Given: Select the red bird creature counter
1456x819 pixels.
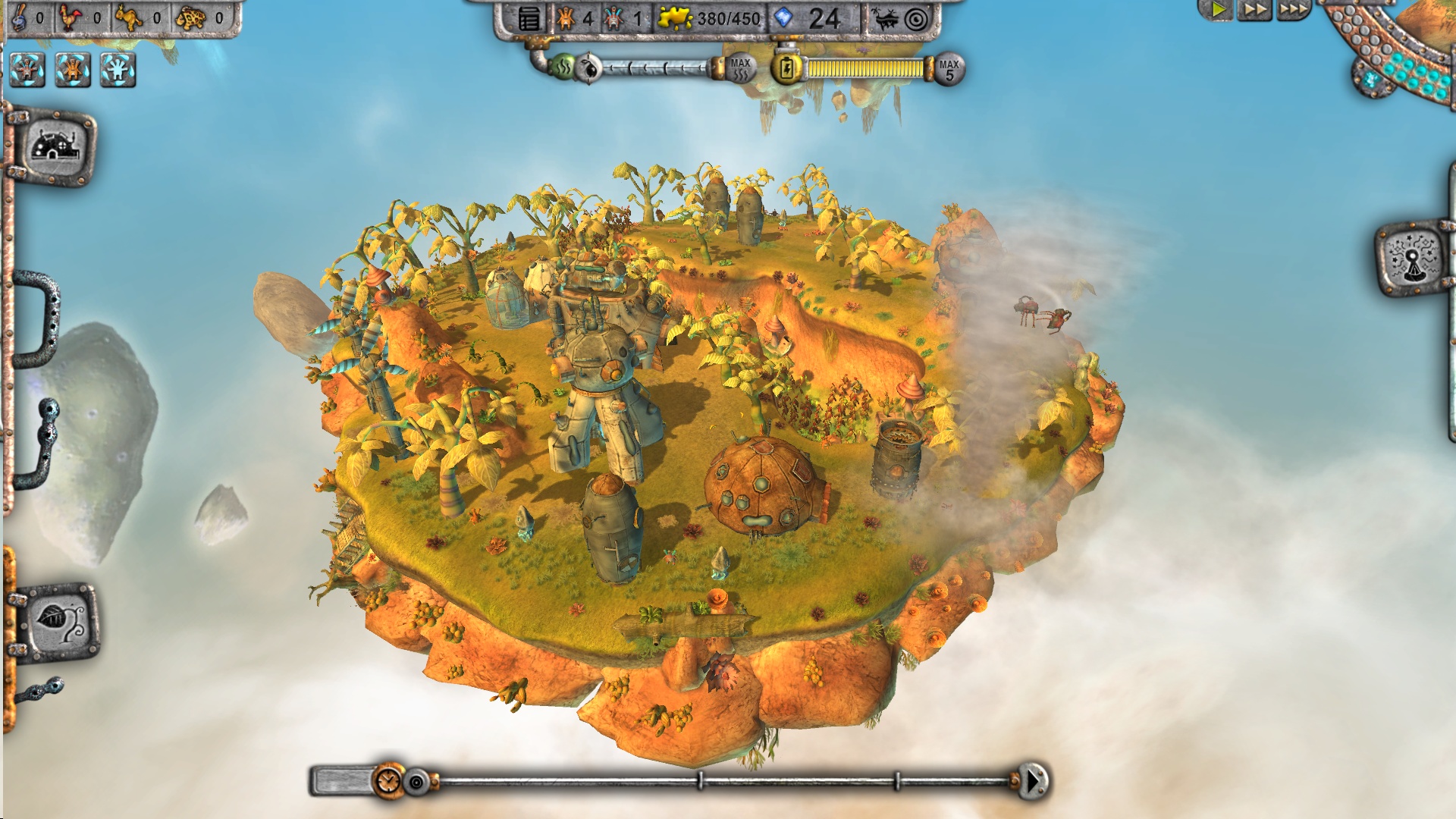Looking at the screenshot, I should click(71, 17).
